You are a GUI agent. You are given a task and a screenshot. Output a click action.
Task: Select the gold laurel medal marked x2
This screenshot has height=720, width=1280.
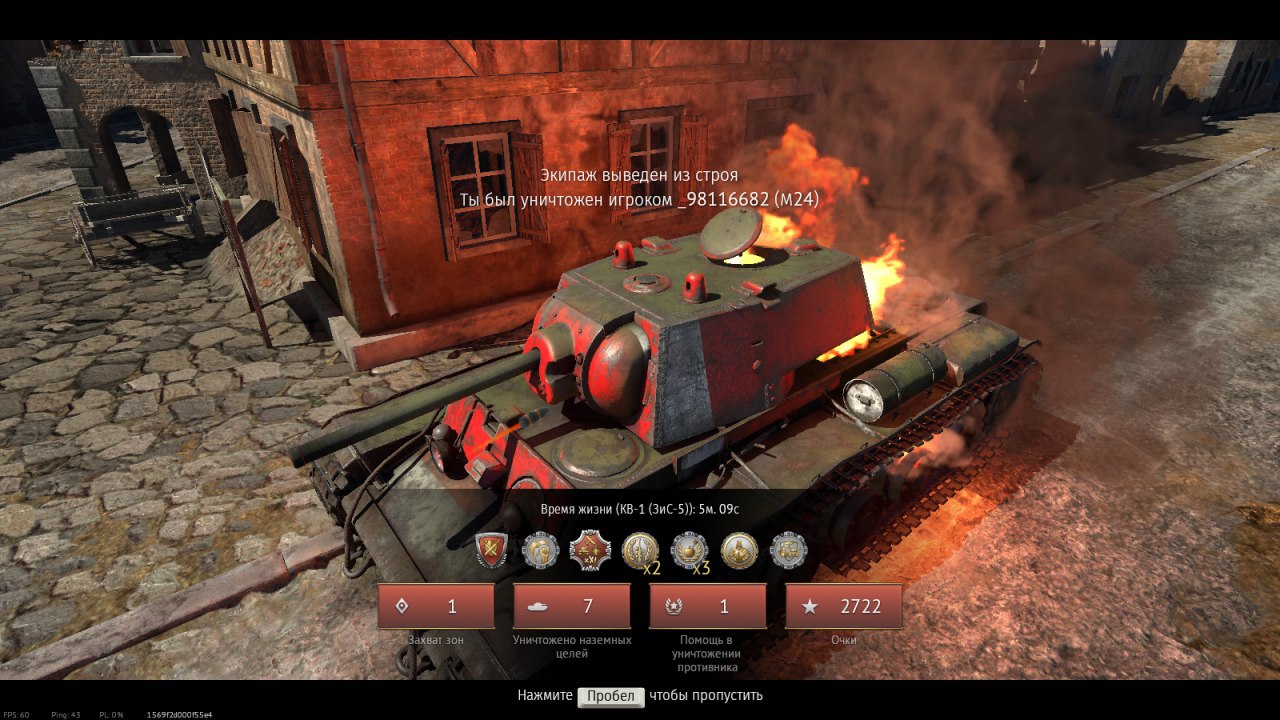pos(640,550)
